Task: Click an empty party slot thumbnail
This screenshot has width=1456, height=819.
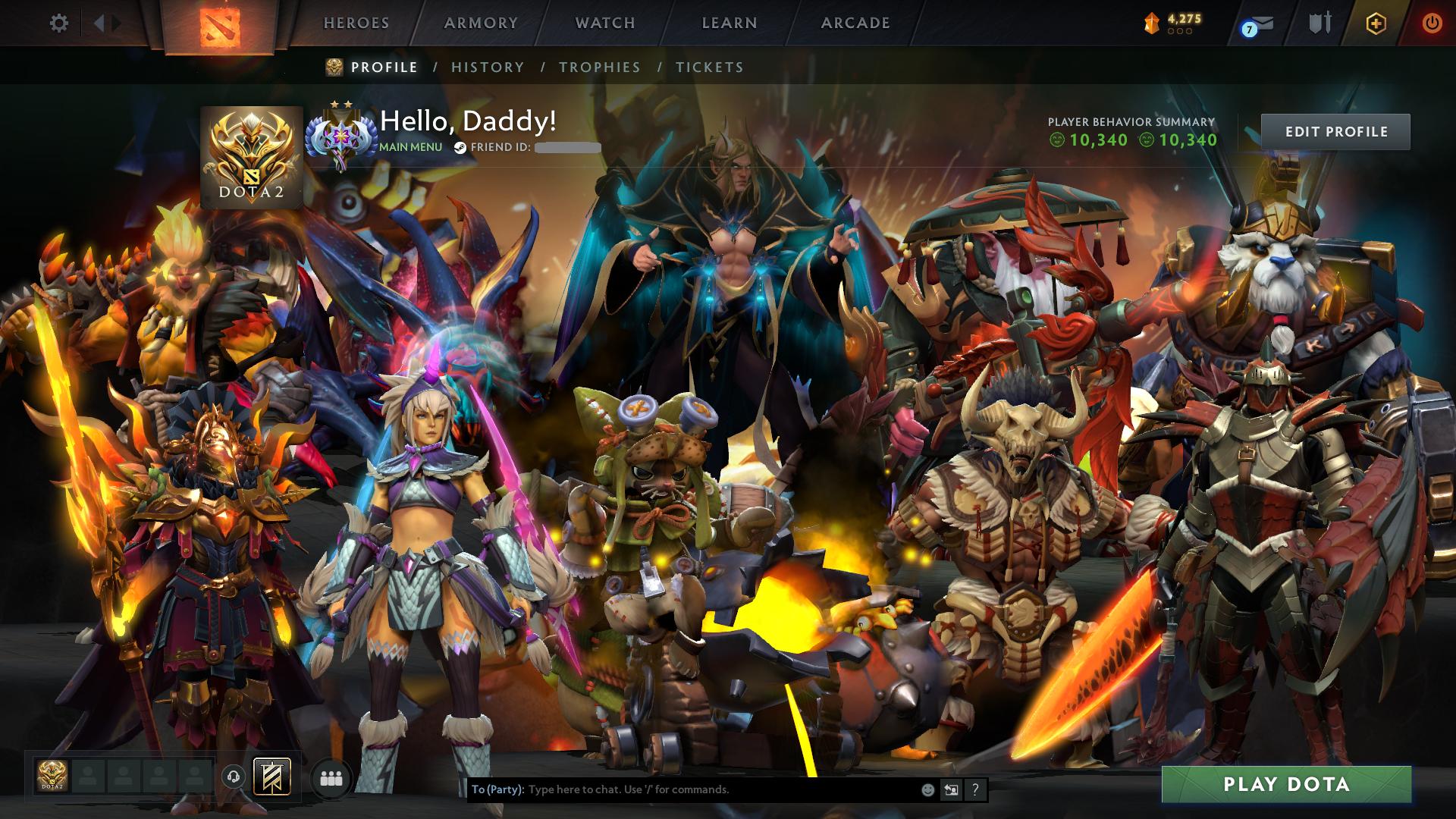Action: tap(89, 777)
